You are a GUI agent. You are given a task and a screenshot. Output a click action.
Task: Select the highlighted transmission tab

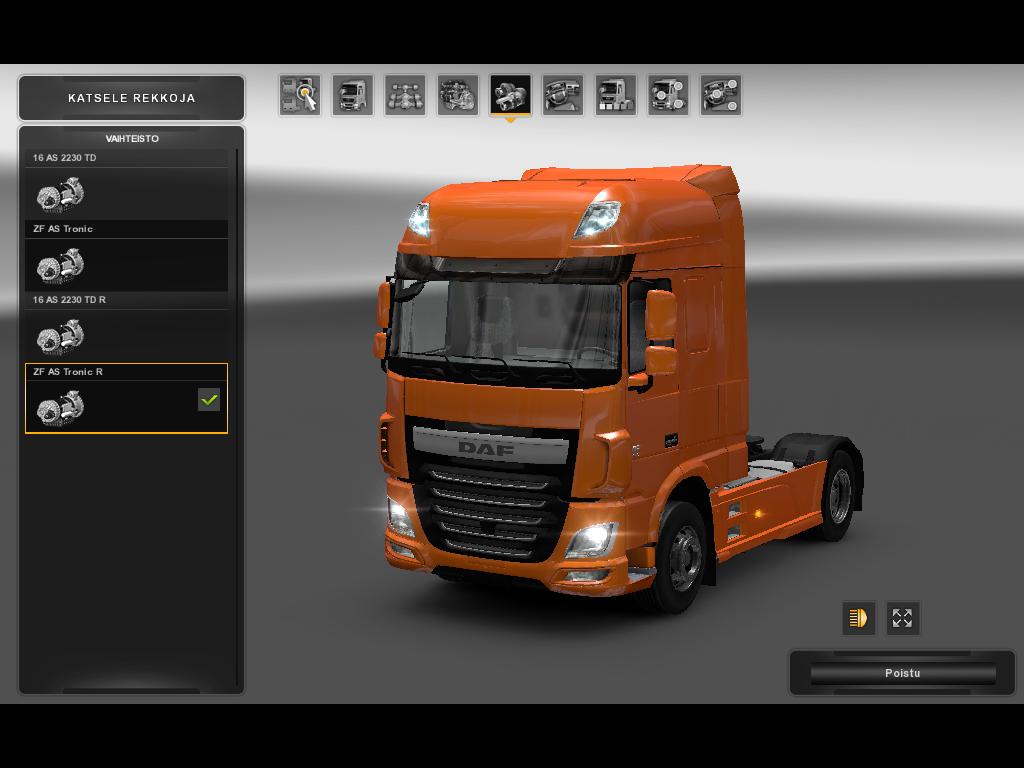pos(510,95)
